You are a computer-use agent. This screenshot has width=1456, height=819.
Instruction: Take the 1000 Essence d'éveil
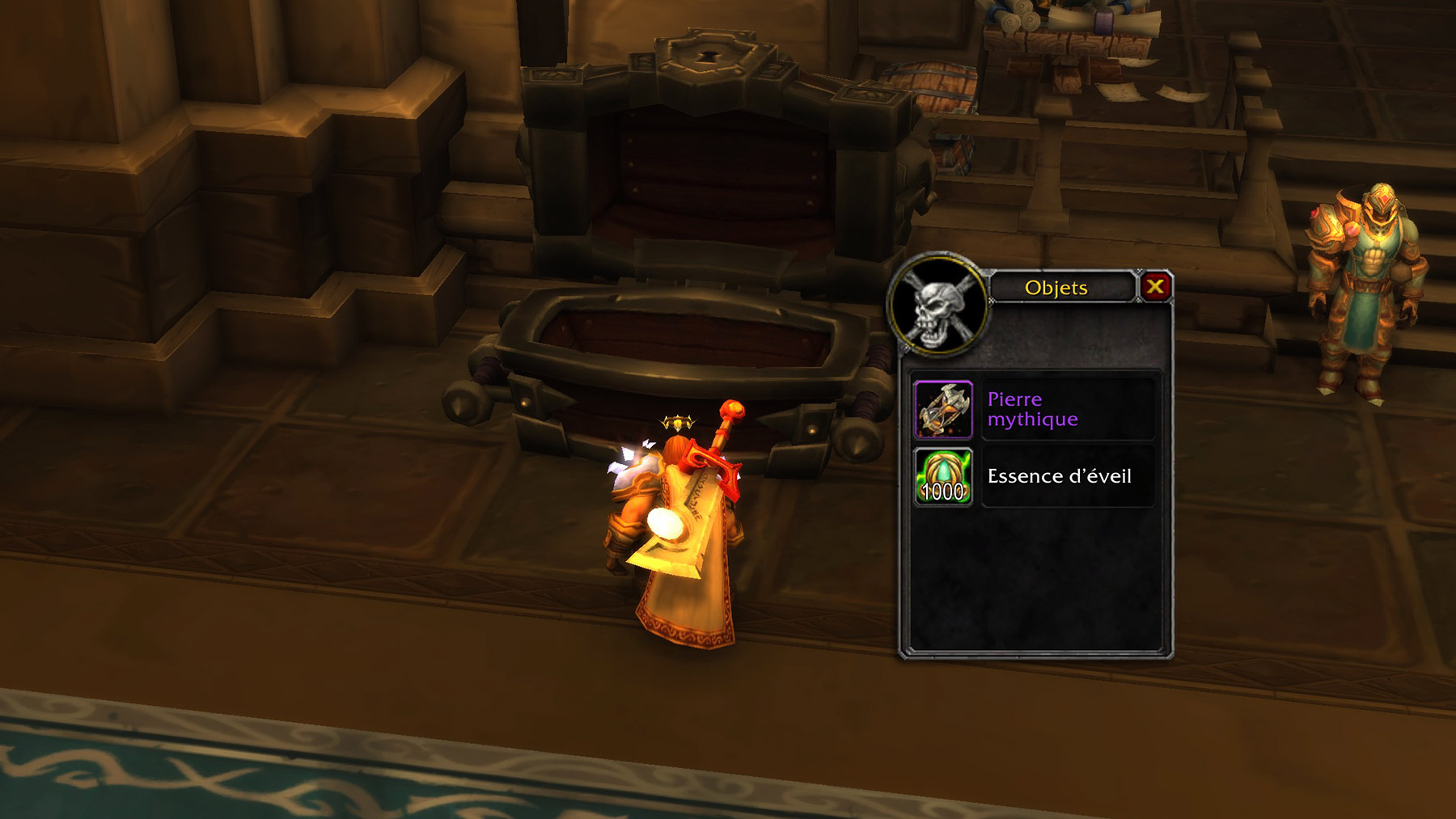tap(943, 477)
